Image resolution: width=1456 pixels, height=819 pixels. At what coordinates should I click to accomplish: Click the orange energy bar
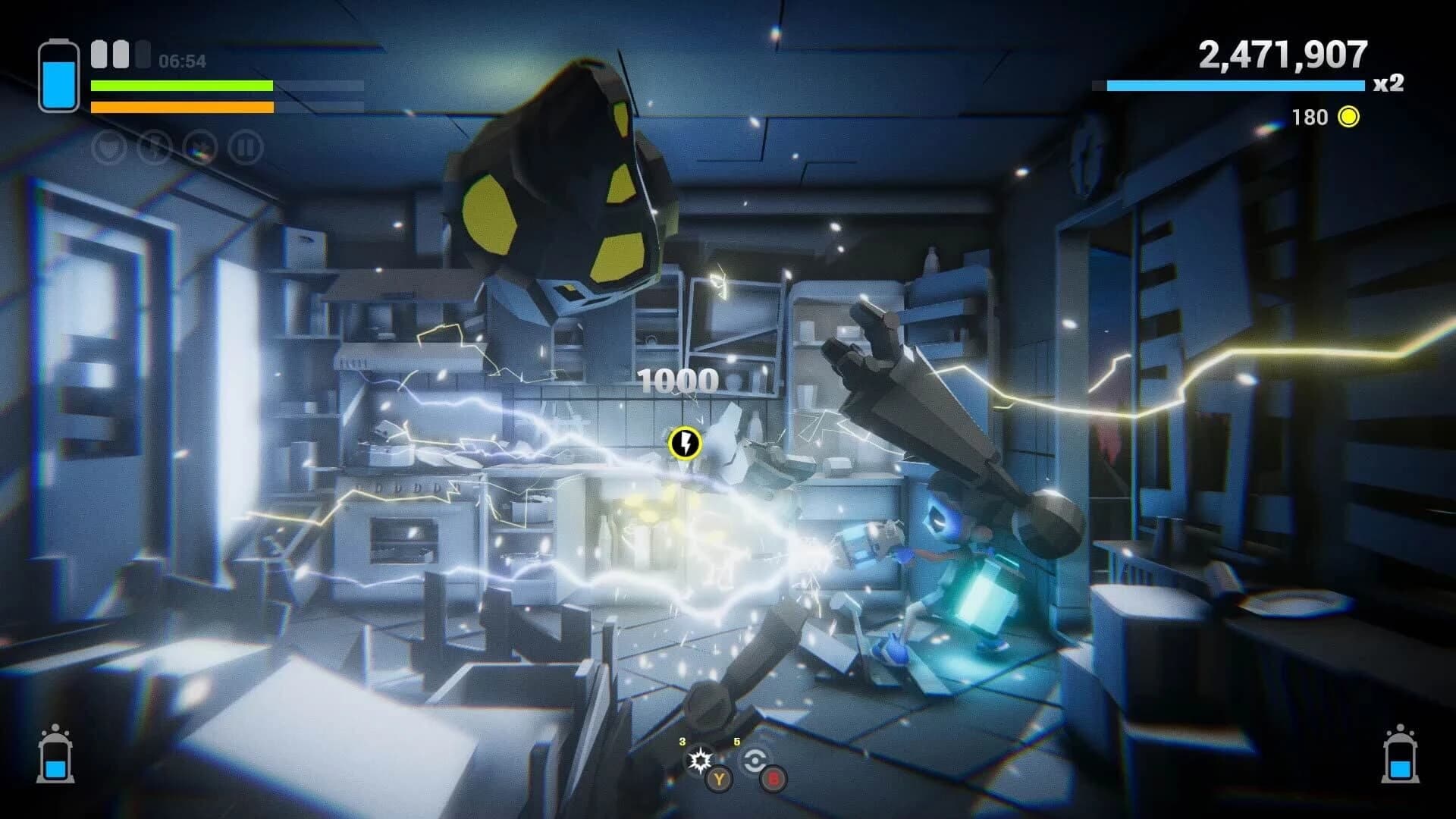(182, 107)
